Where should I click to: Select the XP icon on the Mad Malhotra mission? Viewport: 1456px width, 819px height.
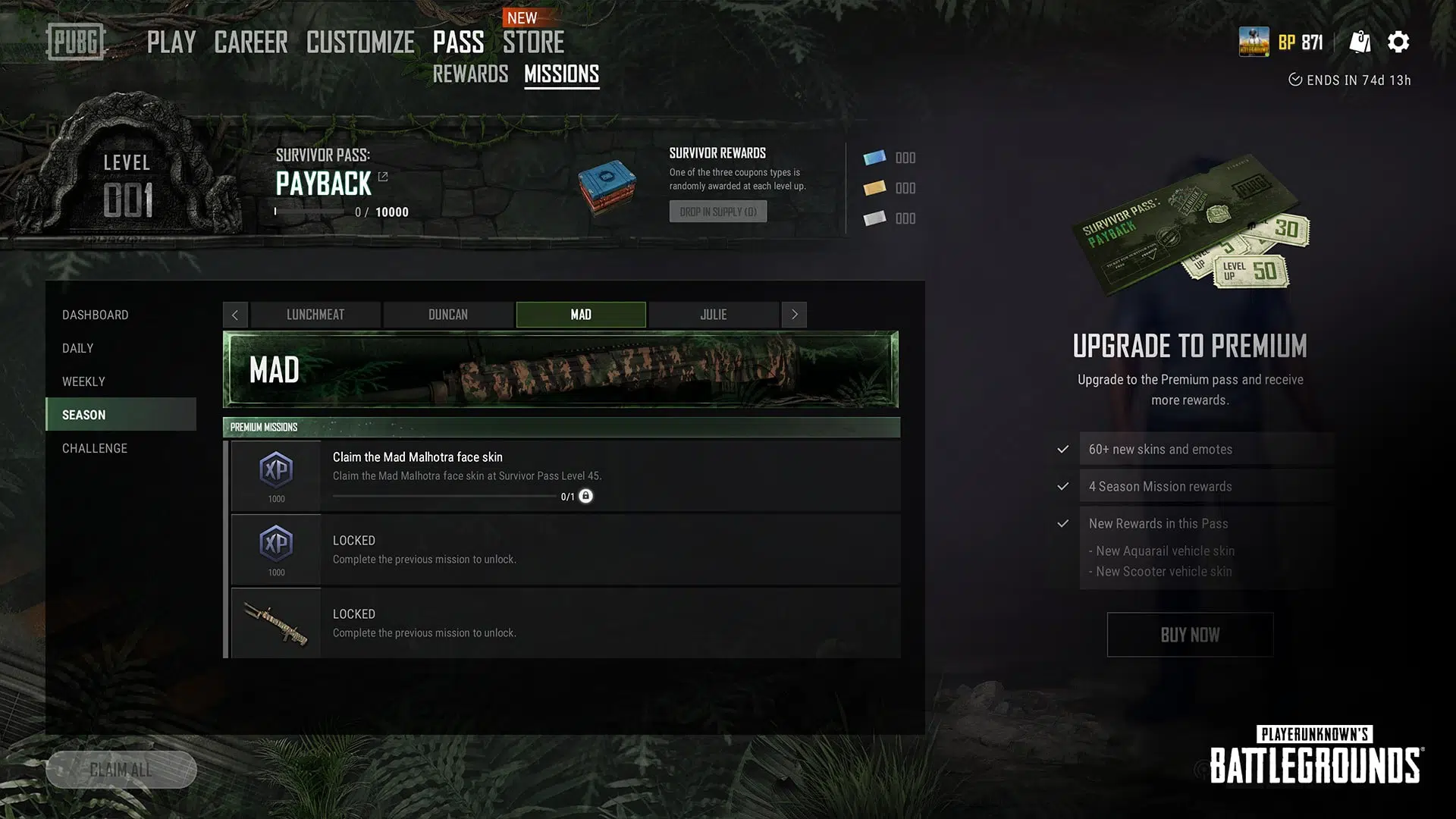tap(276, 470)
